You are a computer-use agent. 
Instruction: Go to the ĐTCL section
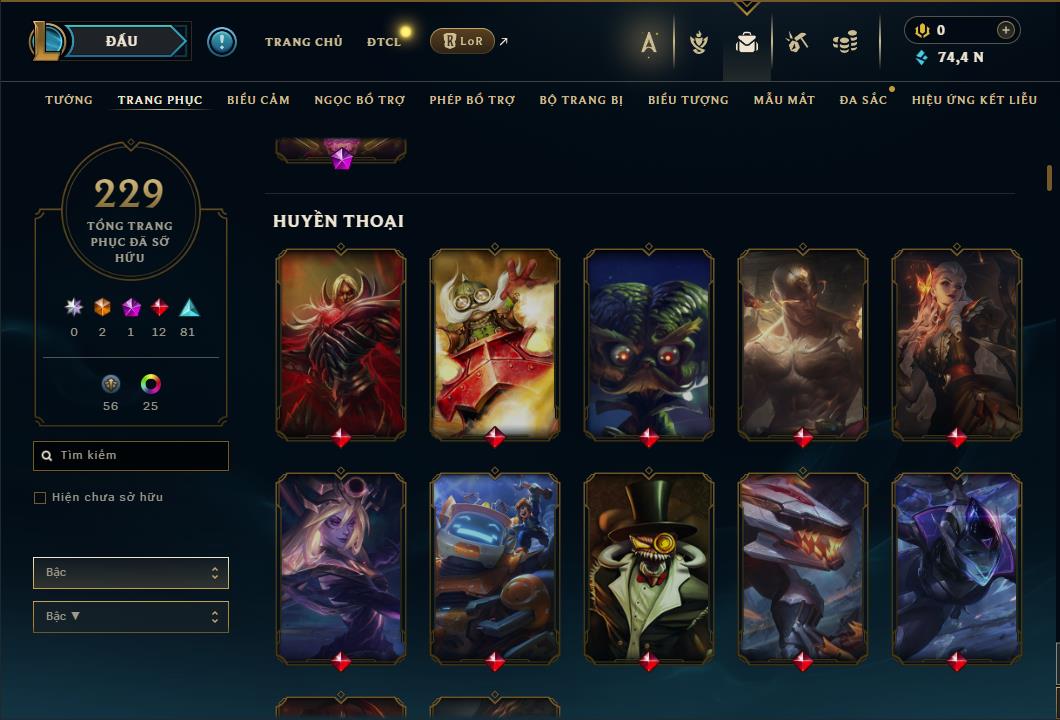[x=383, y=42]
